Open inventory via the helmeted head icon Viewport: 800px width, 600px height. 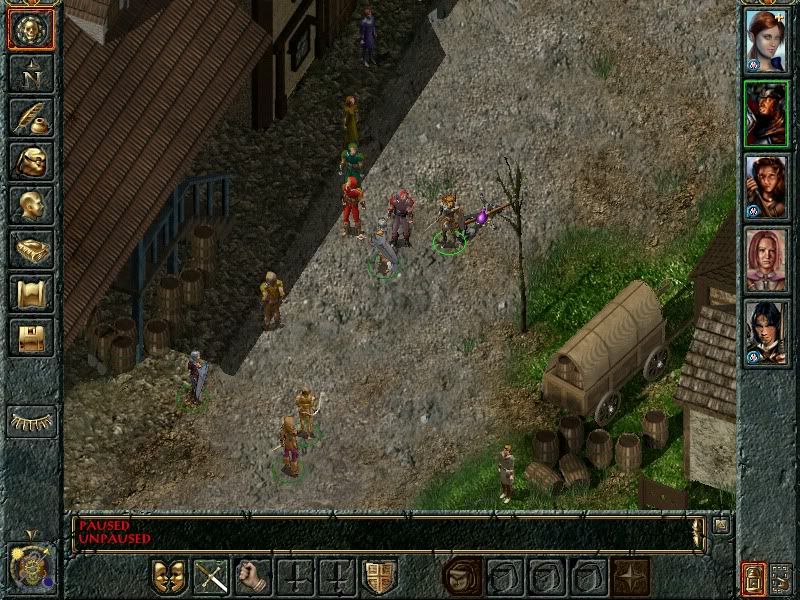(30, 161)
